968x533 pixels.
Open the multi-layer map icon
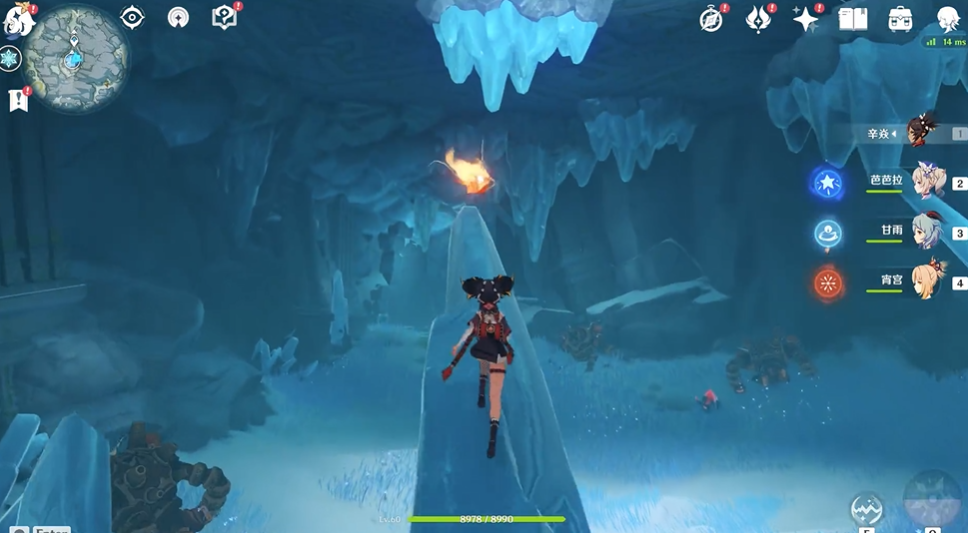pos(178,17)
